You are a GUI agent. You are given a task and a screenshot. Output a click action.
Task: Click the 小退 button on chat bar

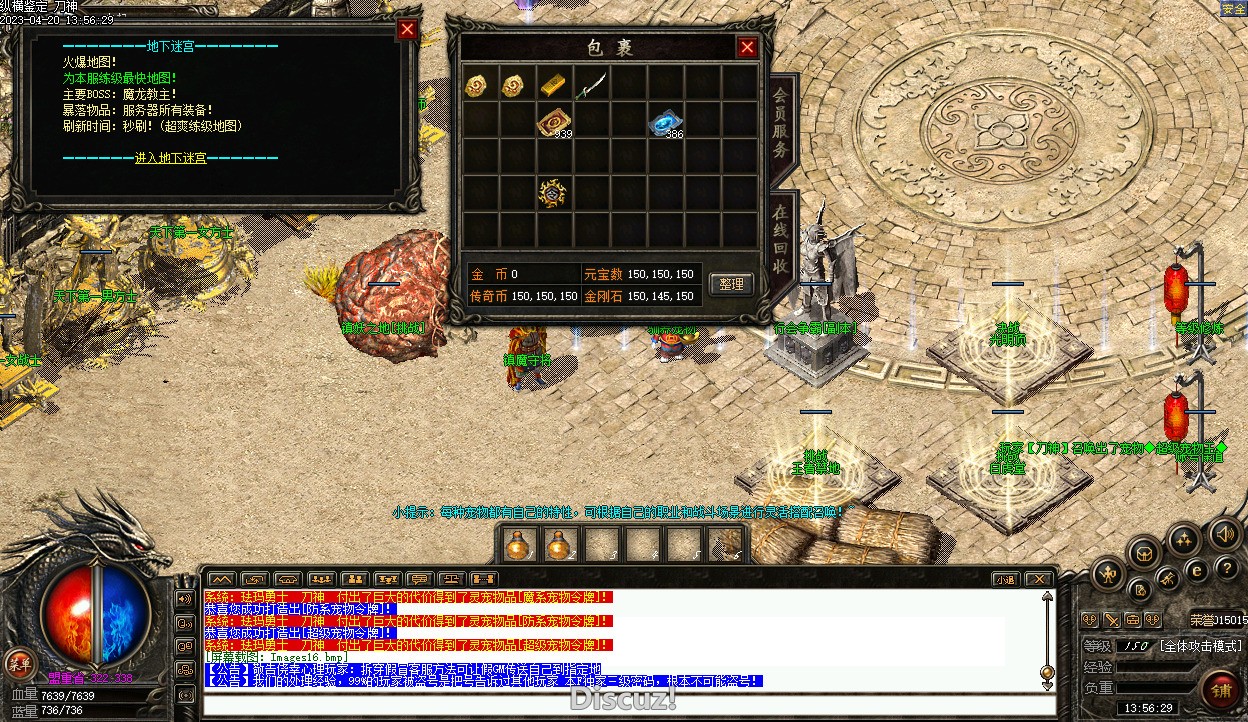click(x=1005, y=579)
